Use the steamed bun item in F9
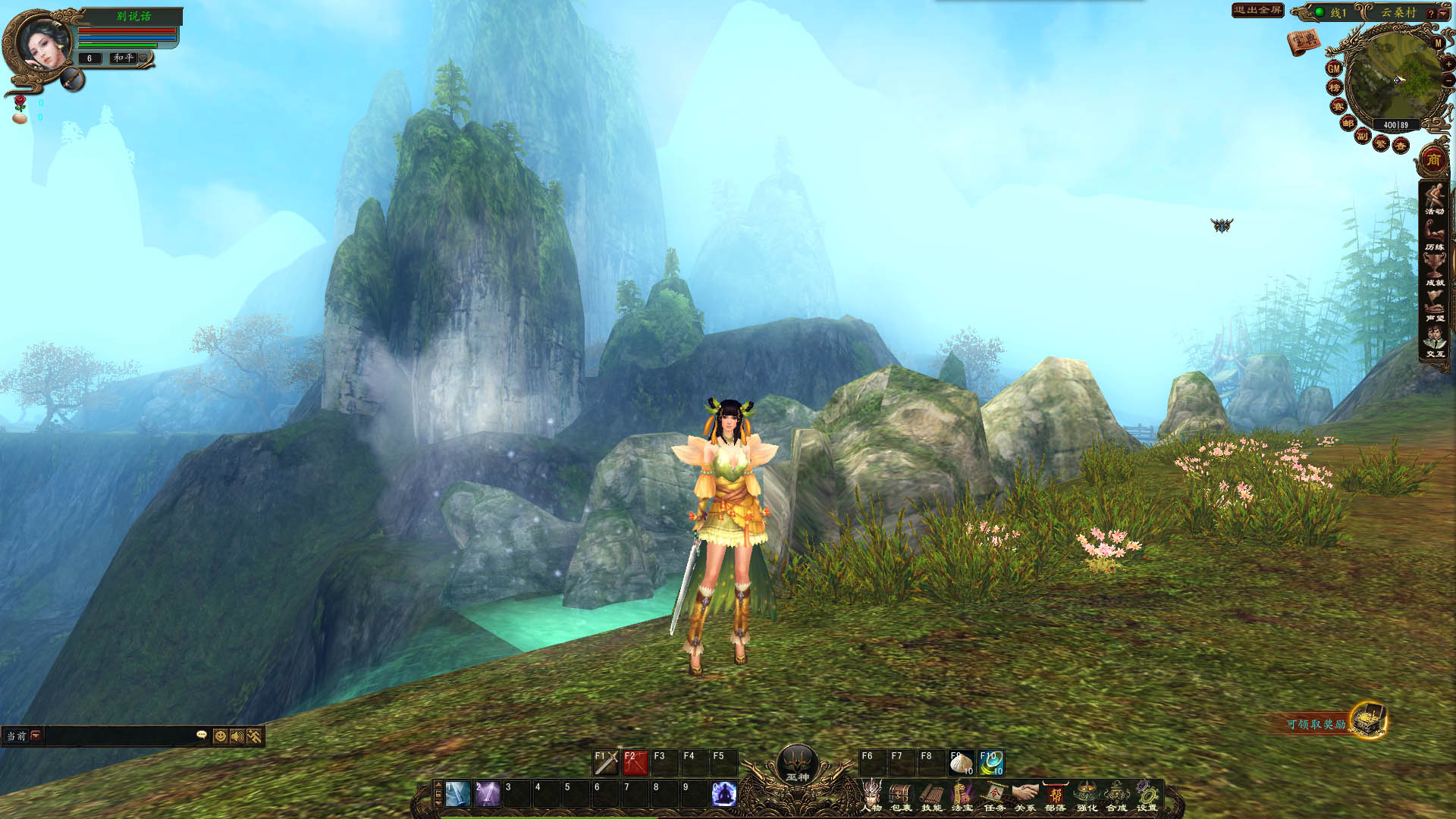The width and height of the screenshot is (1456, 819). (961, 763)
